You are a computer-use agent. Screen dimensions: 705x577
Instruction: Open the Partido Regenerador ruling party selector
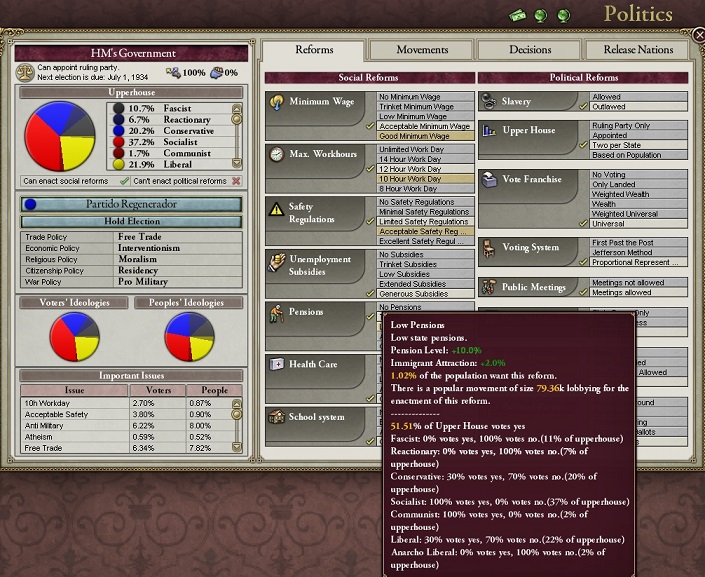coord(131,204)
